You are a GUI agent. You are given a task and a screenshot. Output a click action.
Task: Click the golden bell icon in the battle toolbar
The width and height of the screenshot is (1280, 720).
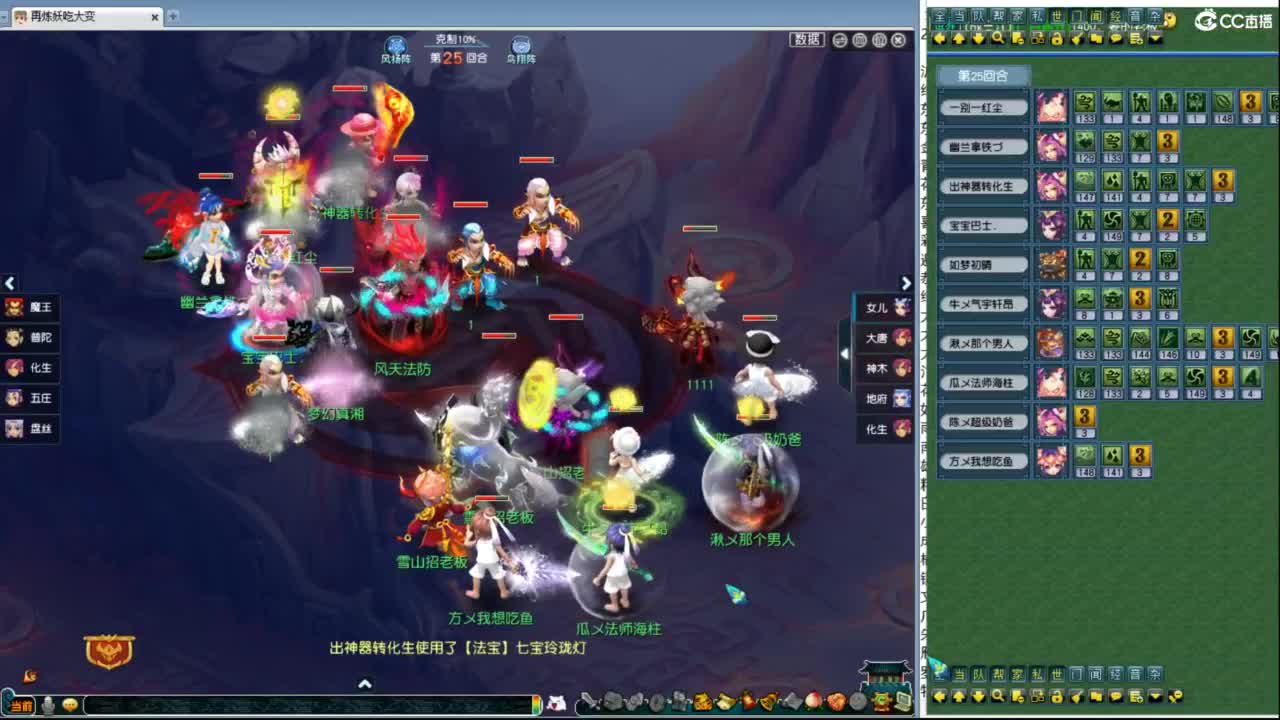(x=766, y=700)
